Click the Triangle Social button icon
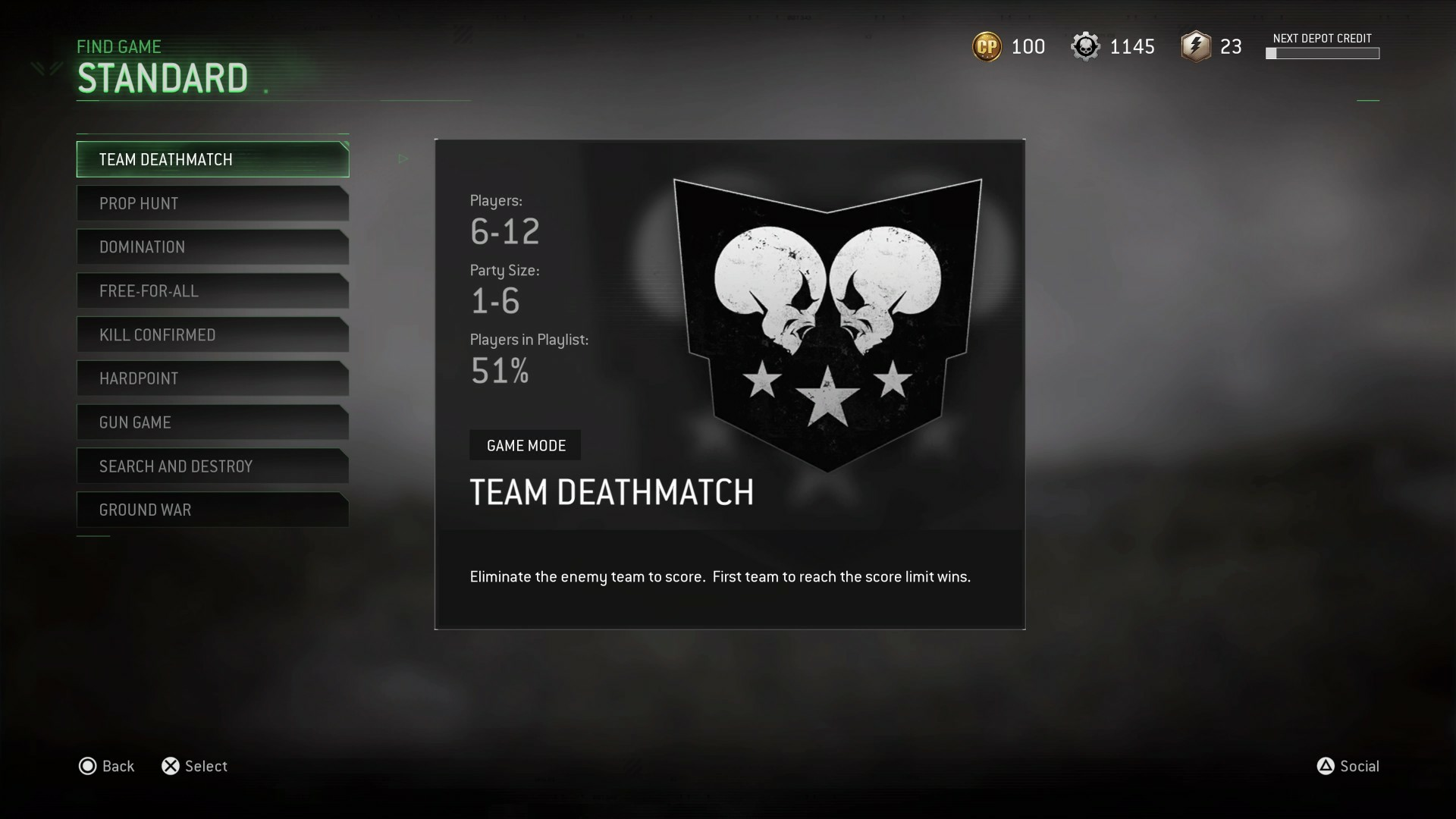This screenshot has height=819, width=1456. [1326, 767]
